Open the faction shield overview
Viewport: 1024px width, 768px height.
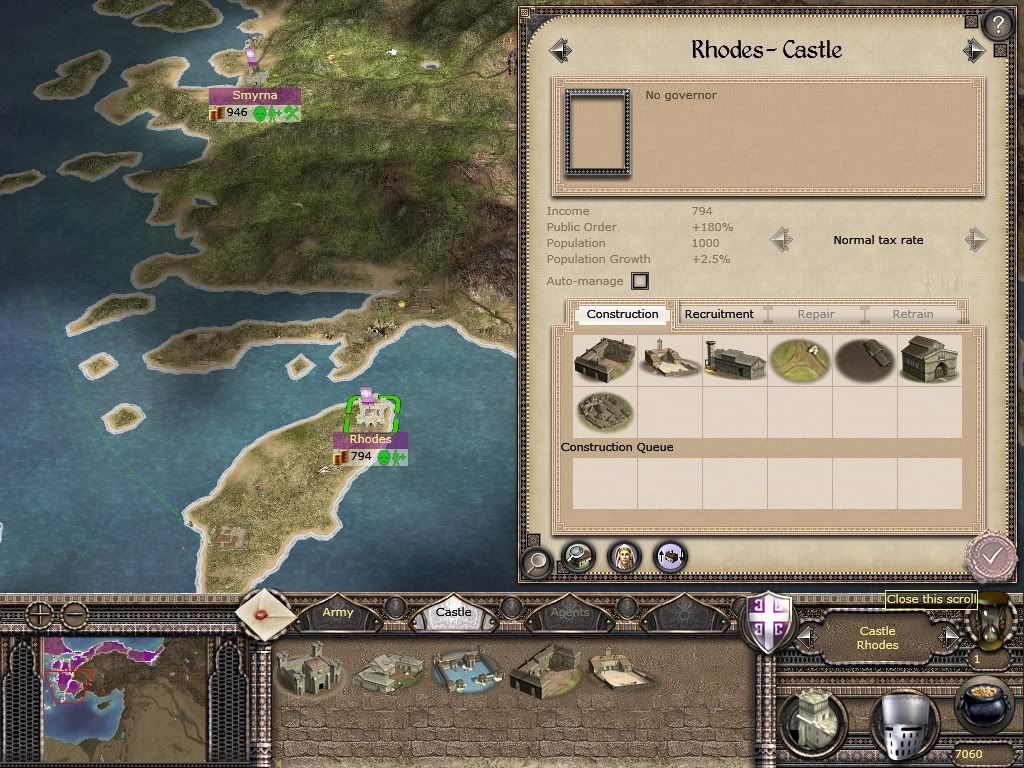tap(769, 622)
